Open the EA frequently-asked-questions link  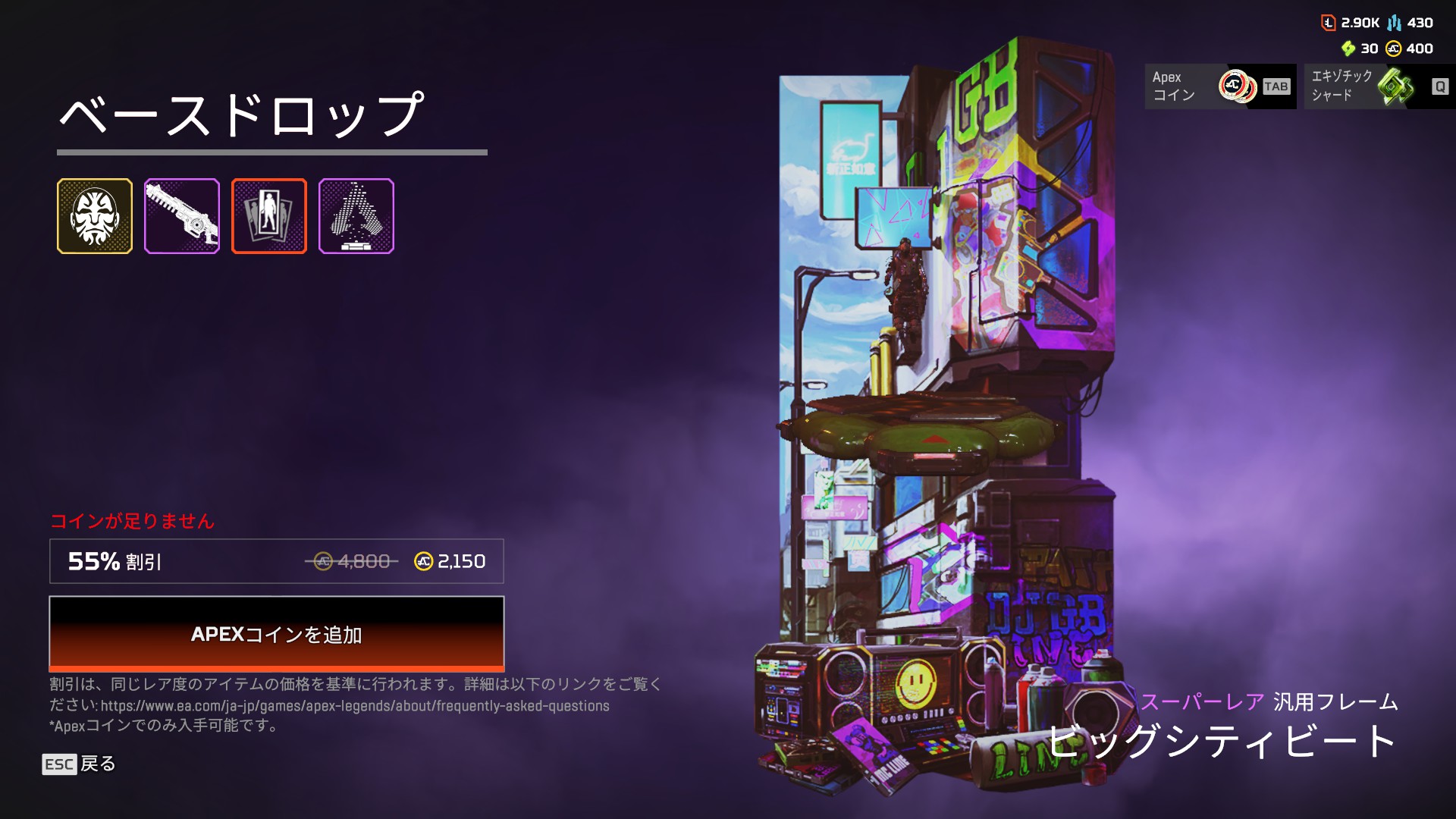pyautogui.click(x=355, y=706)
